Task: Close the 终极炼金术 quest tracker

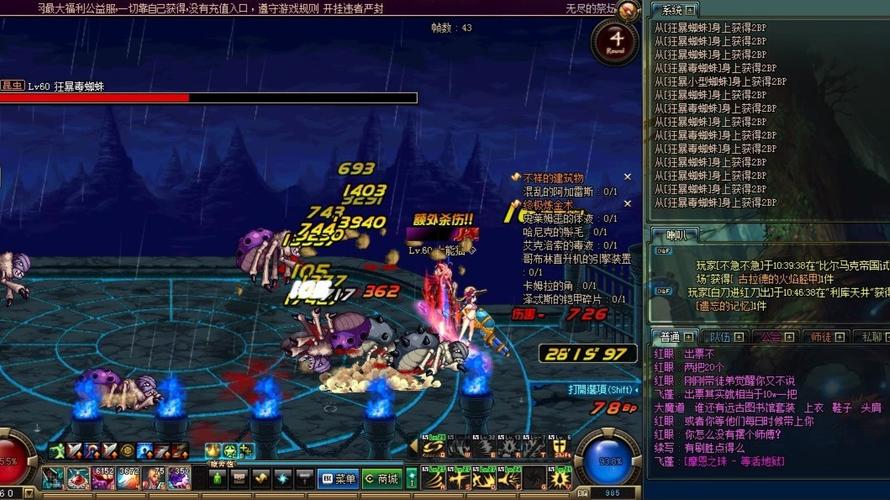Action: click(x=629, y=204)
